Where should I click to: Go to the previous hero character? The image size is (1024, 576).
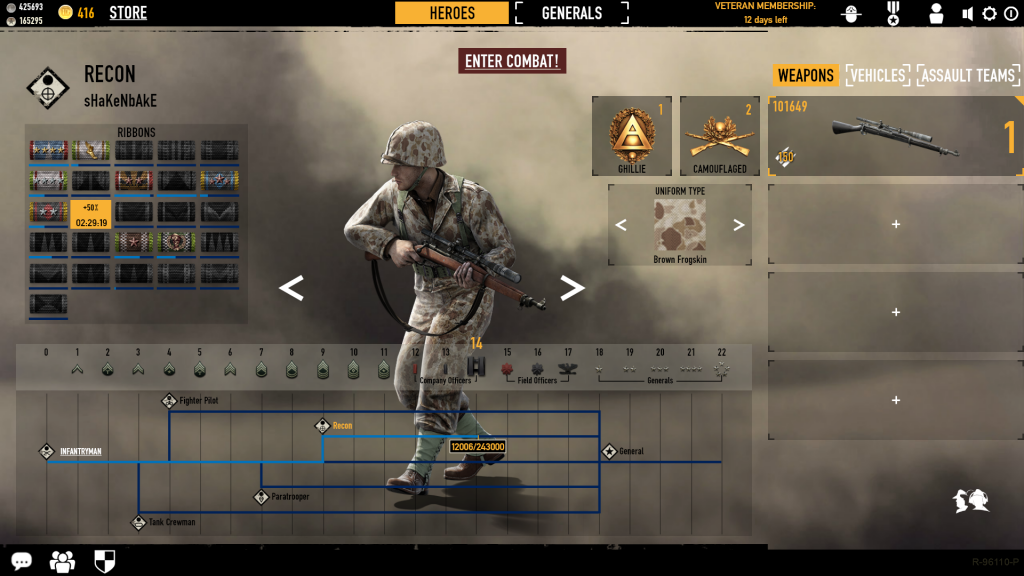[x=290, y=288]
